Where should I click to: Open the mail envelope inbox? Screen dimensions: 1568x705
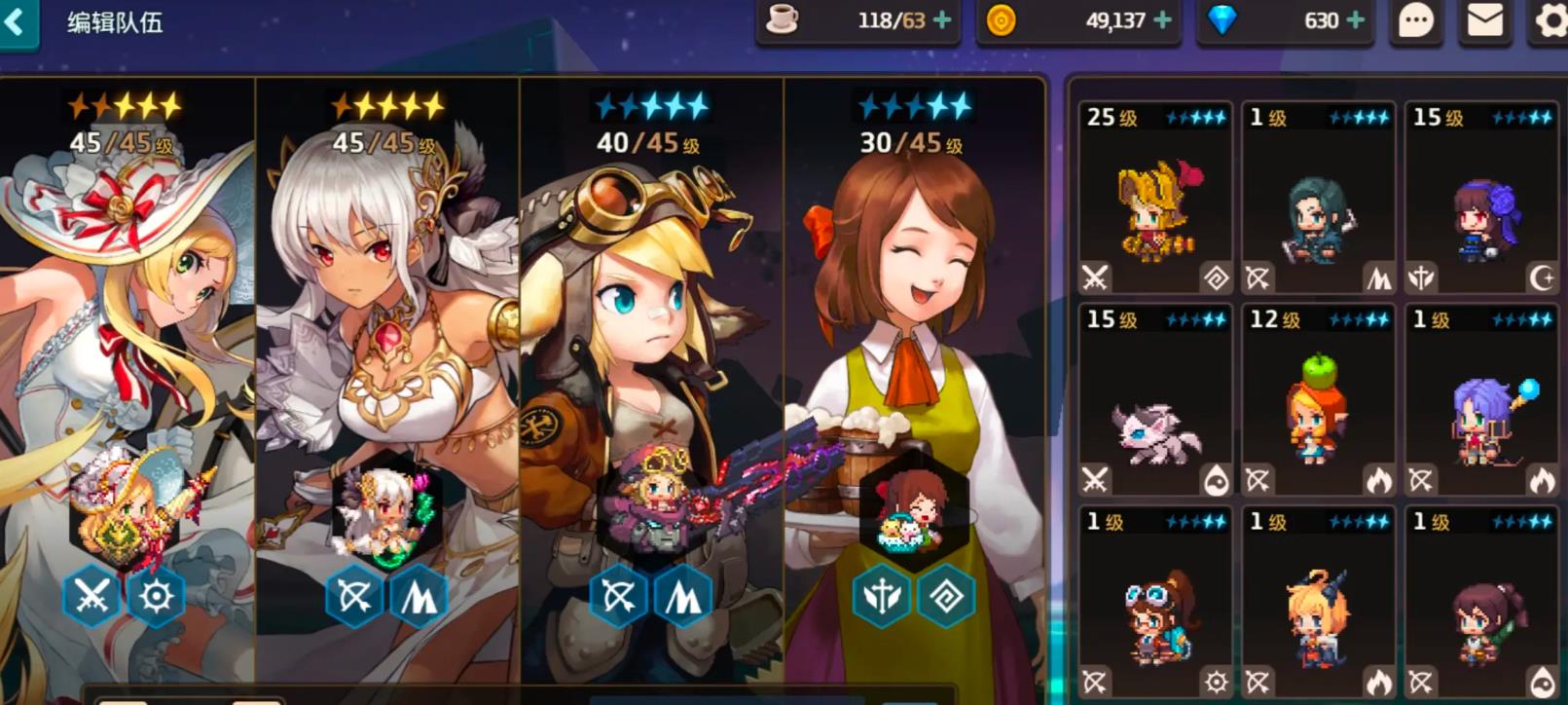click(x=1484, y=20)
